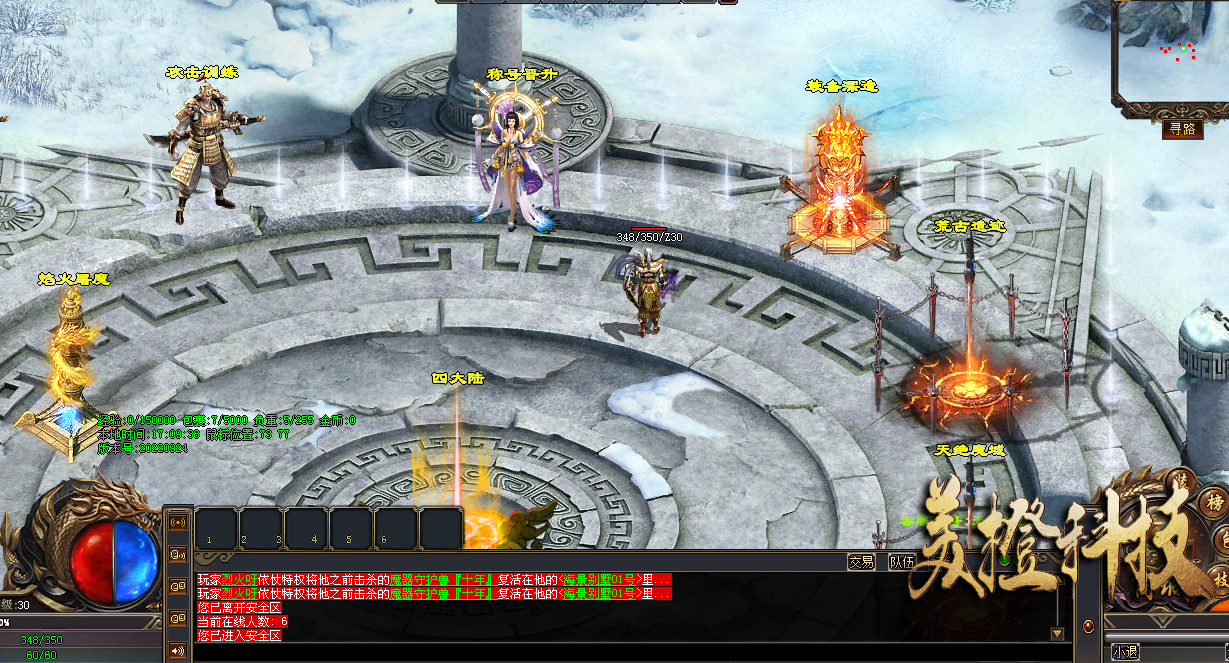Select the broadcast signal chat channel icon
Viewport: 1229px width, 663px height.
coord(179,522)
